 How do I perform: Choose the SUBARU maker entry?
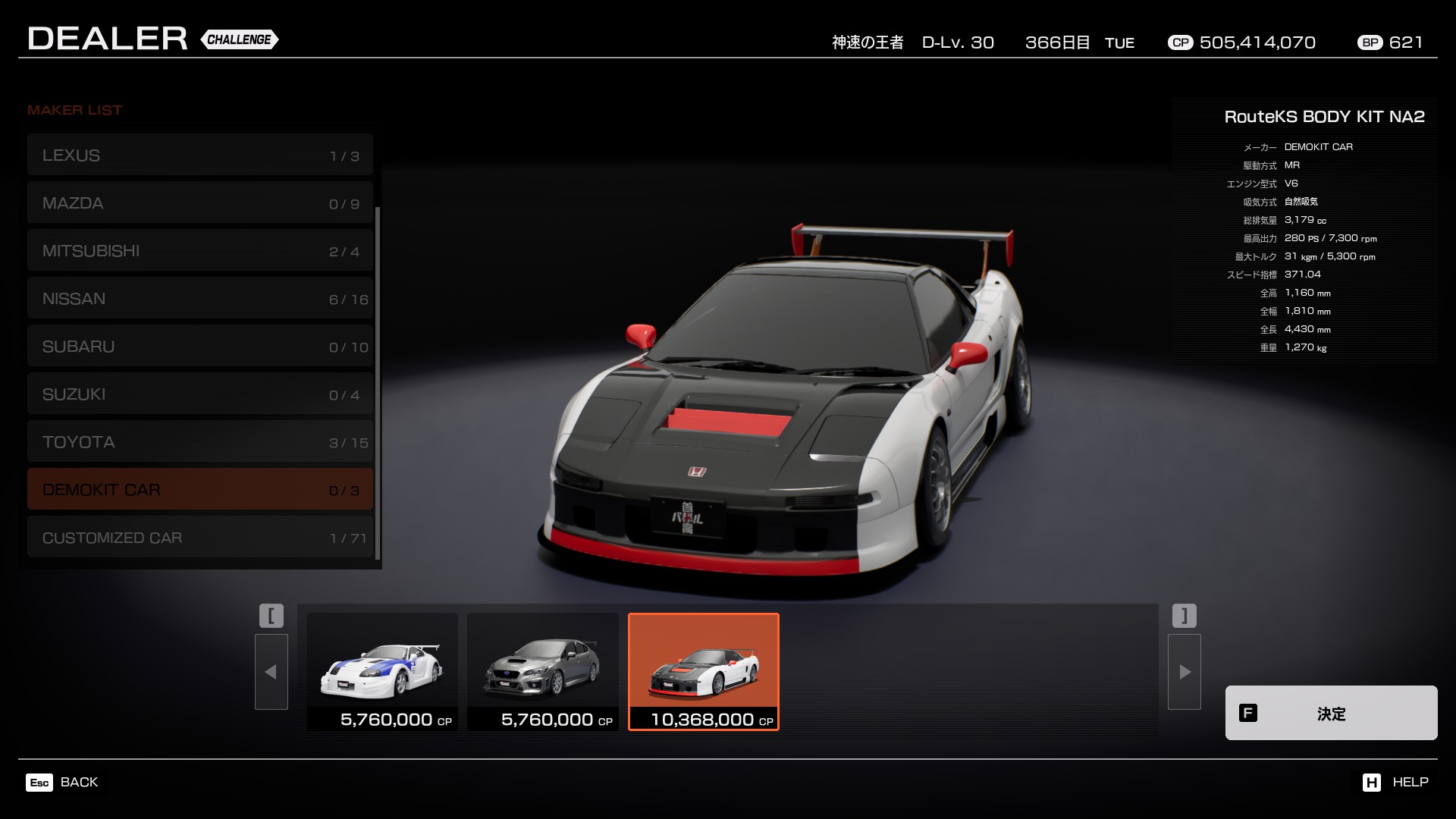pyautogui.click(x=200, y=347)
